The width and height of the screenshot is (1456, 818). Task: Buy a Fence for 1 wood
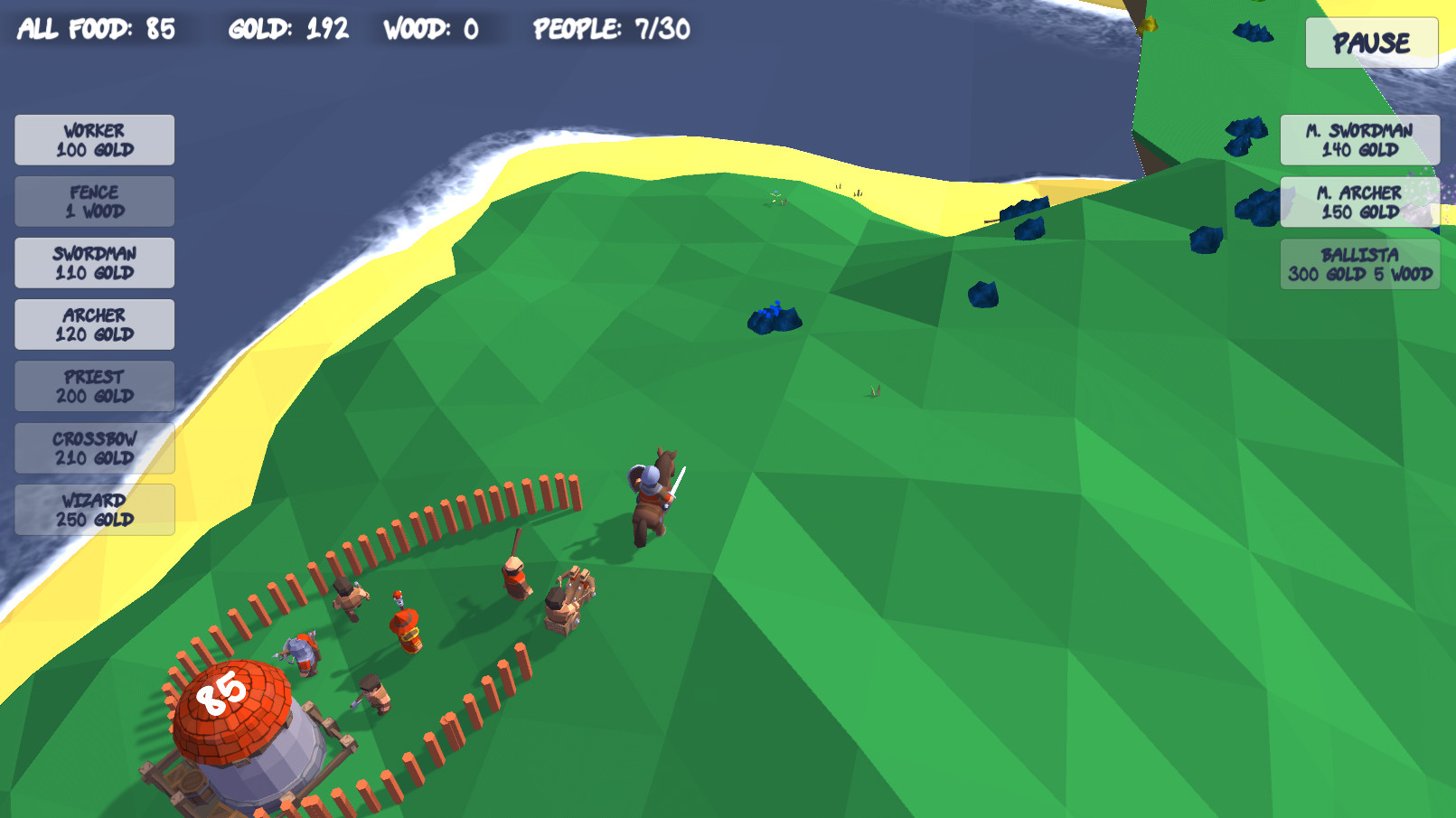tap(93, 201)
